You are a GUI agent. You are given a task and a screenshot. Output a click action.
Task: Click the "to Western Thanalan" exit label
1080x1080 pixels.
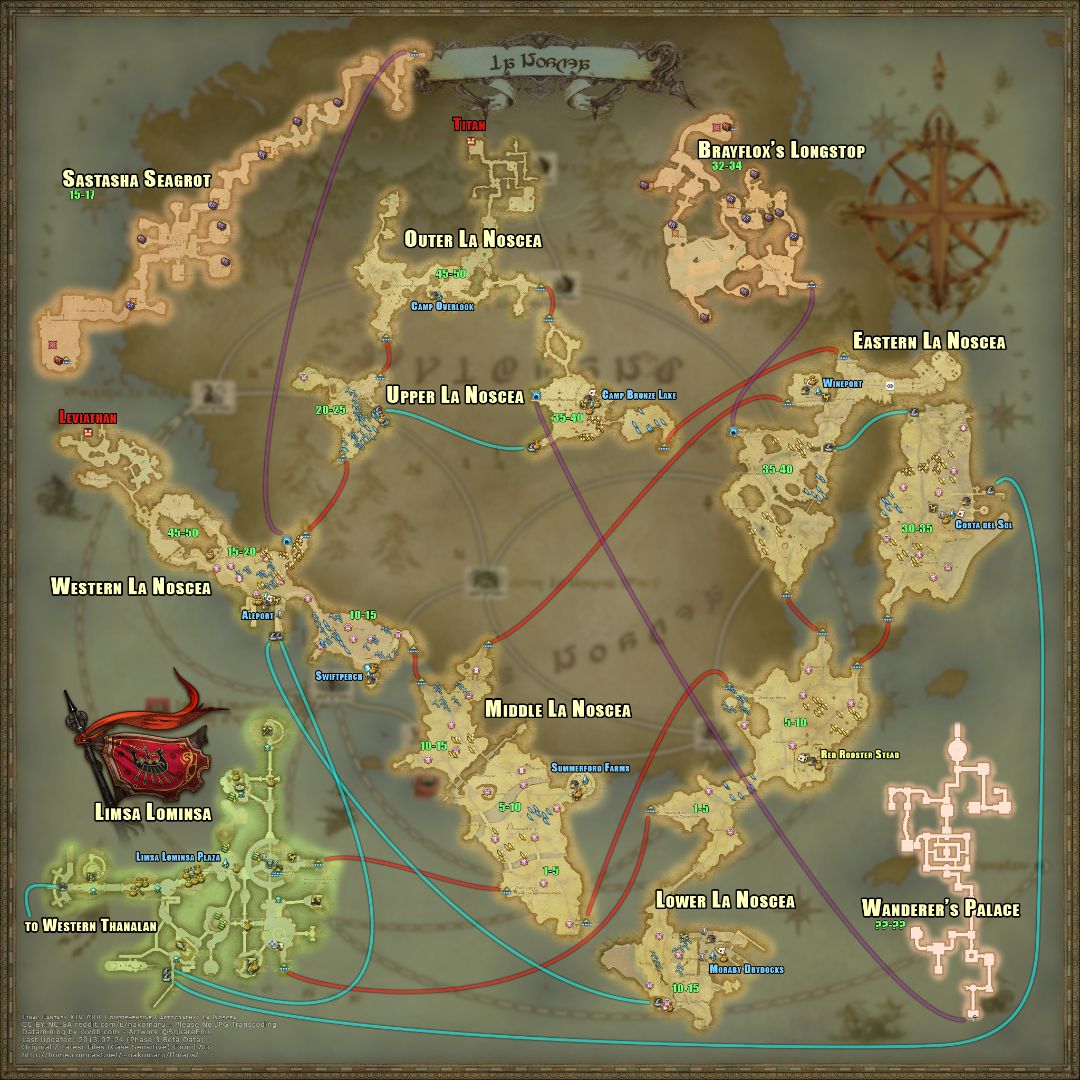[90, 926]
